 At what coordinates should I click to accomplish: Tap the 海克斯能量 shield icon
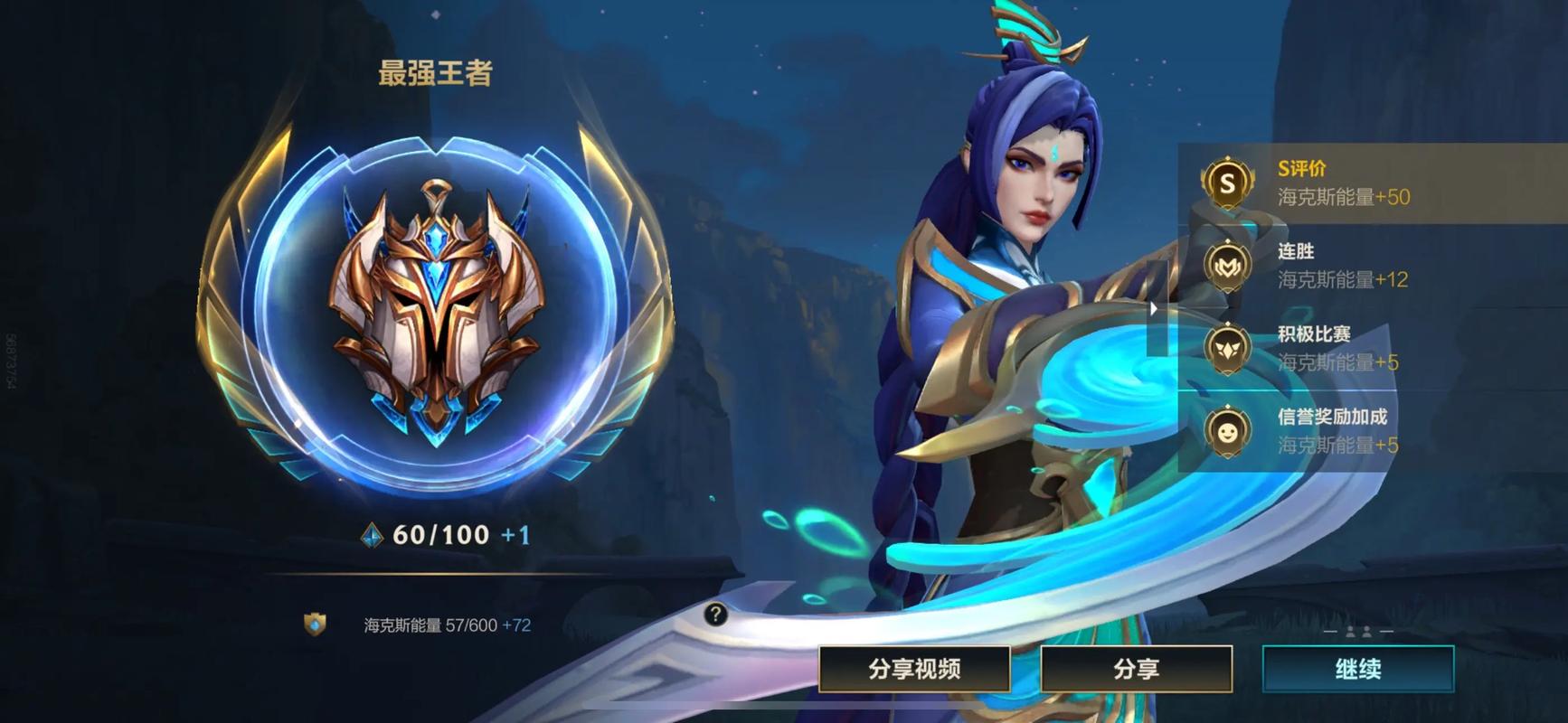click(315, 624)
